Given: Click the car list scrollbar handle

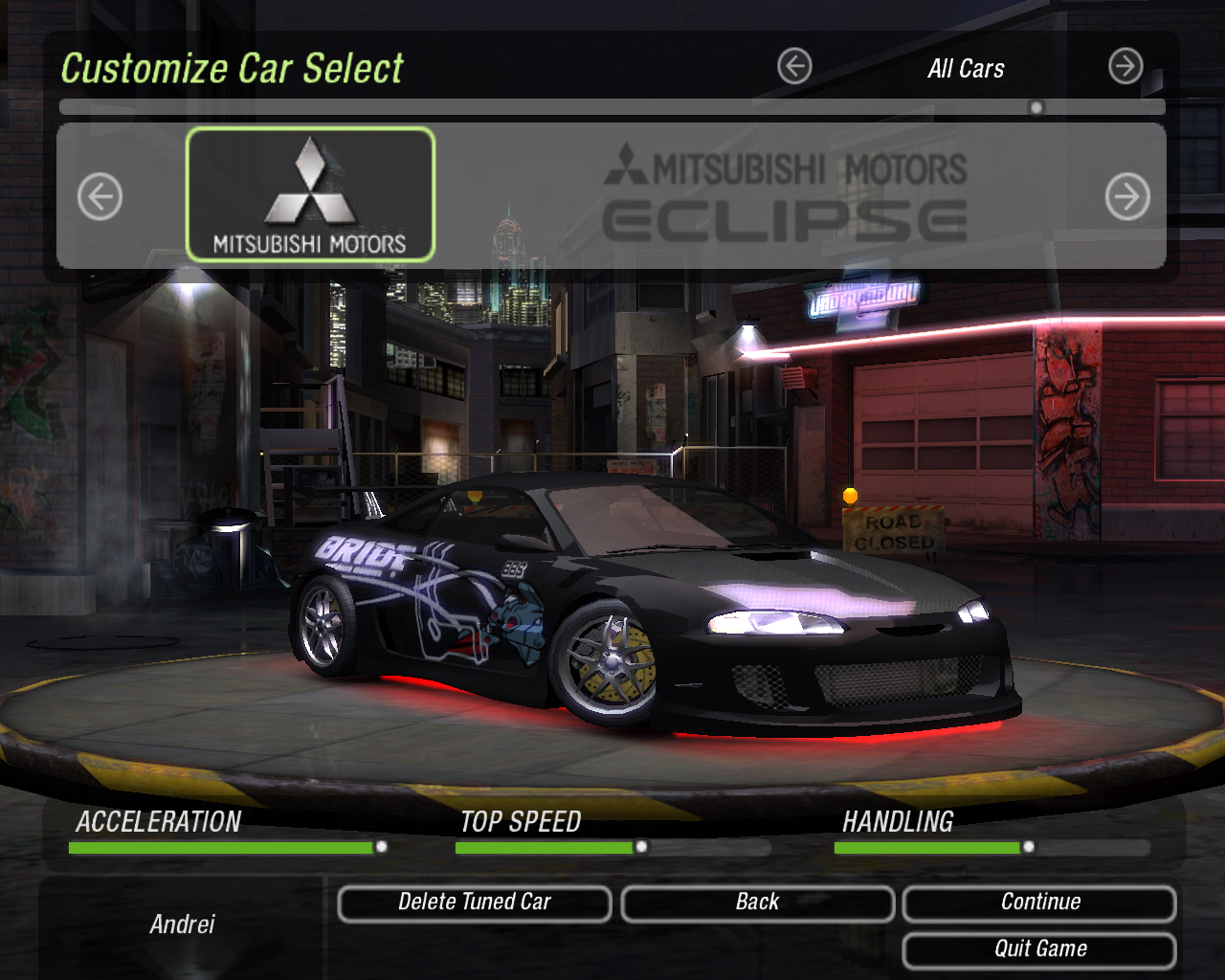Looking at the screenshot, I should click(x=1036, y=108).
